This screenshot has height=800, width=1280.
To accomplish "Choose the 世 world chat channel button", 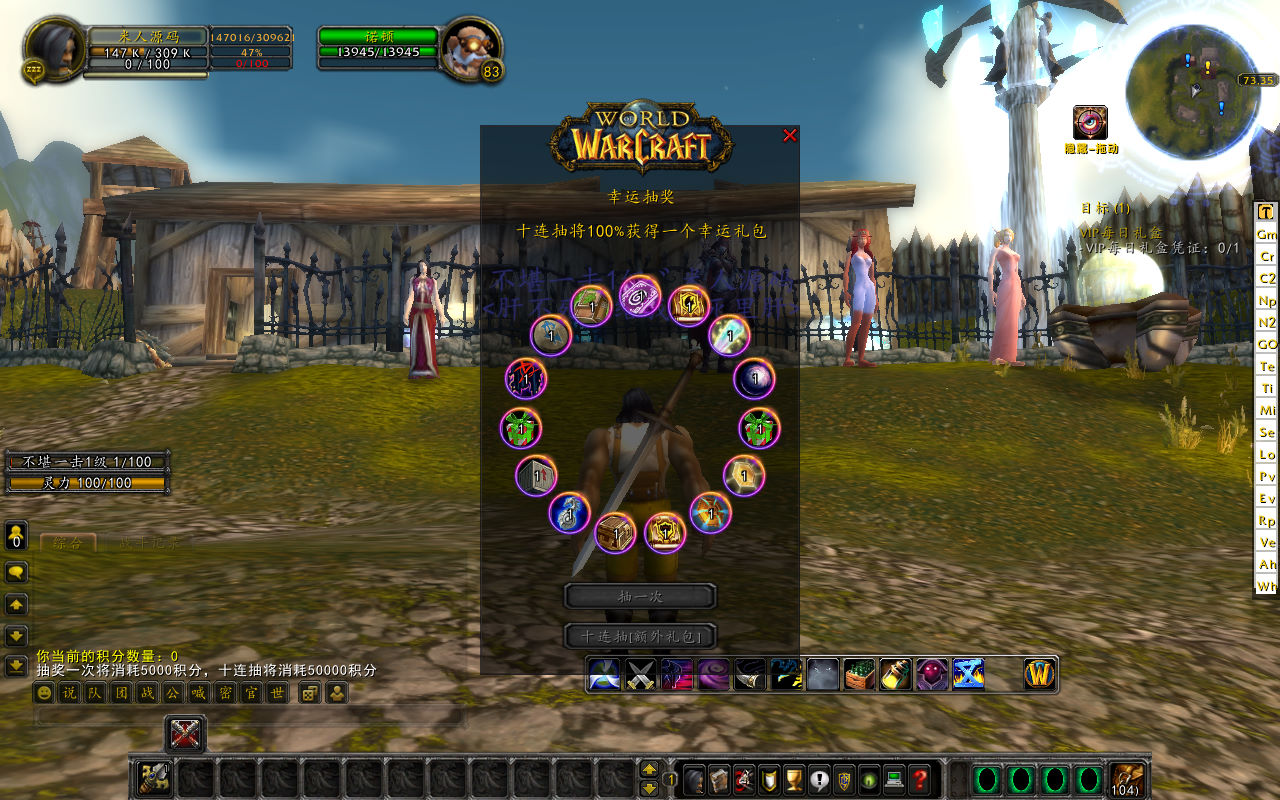I will point(278,693).
